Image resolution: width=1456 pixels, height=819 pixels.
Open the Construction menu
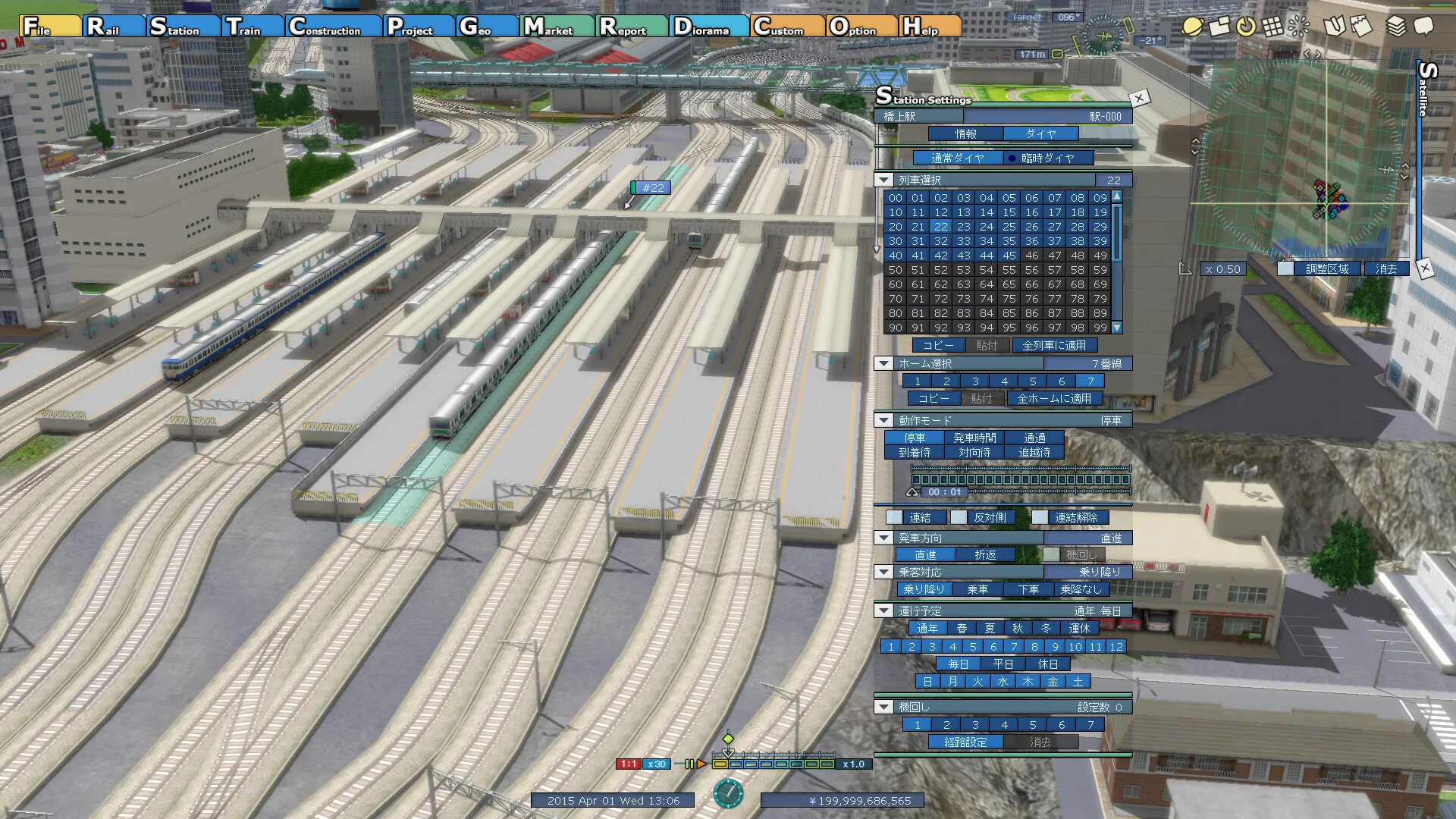334,27
